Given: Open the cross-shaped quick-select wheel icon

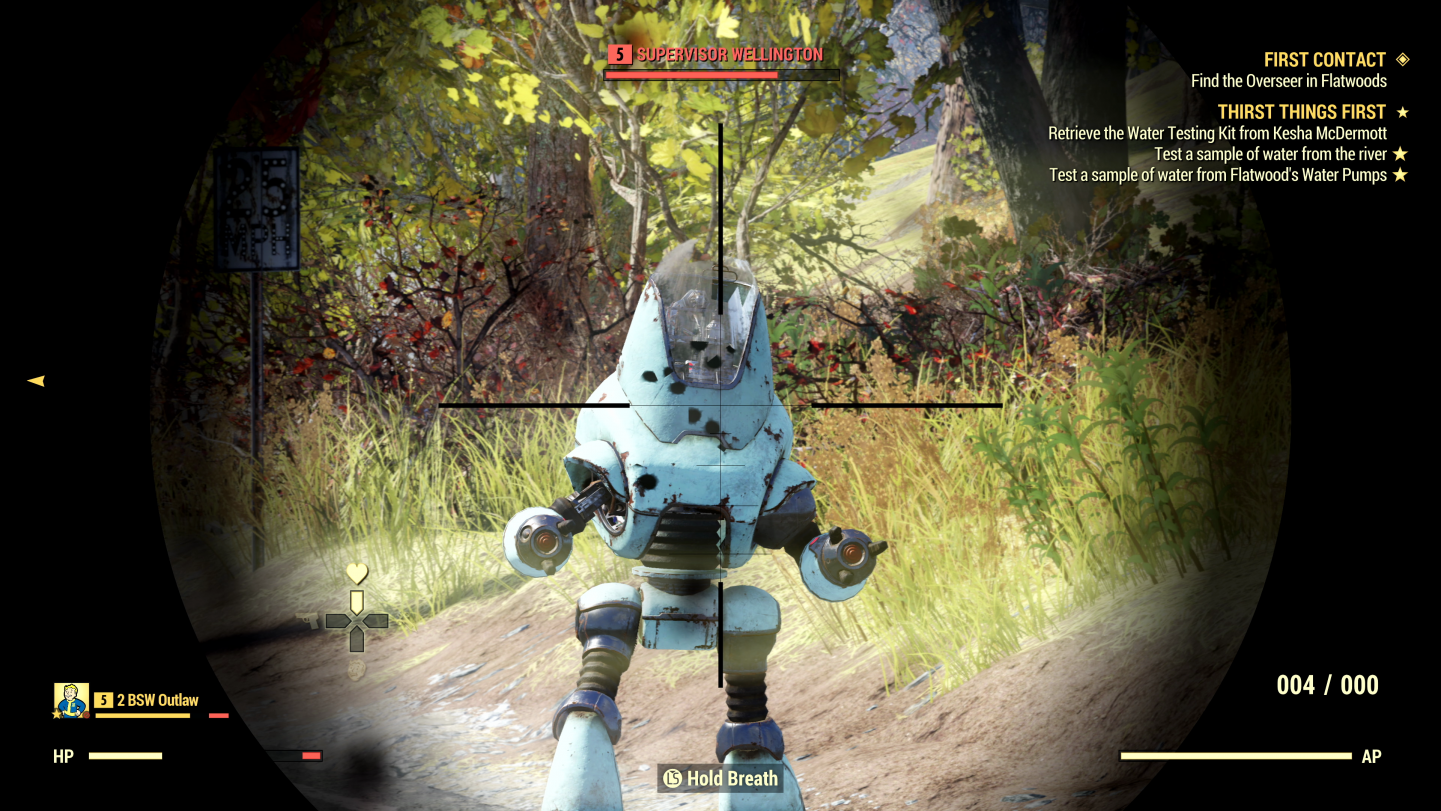Looking at the screenshot, I should click(x=357, y=621).
